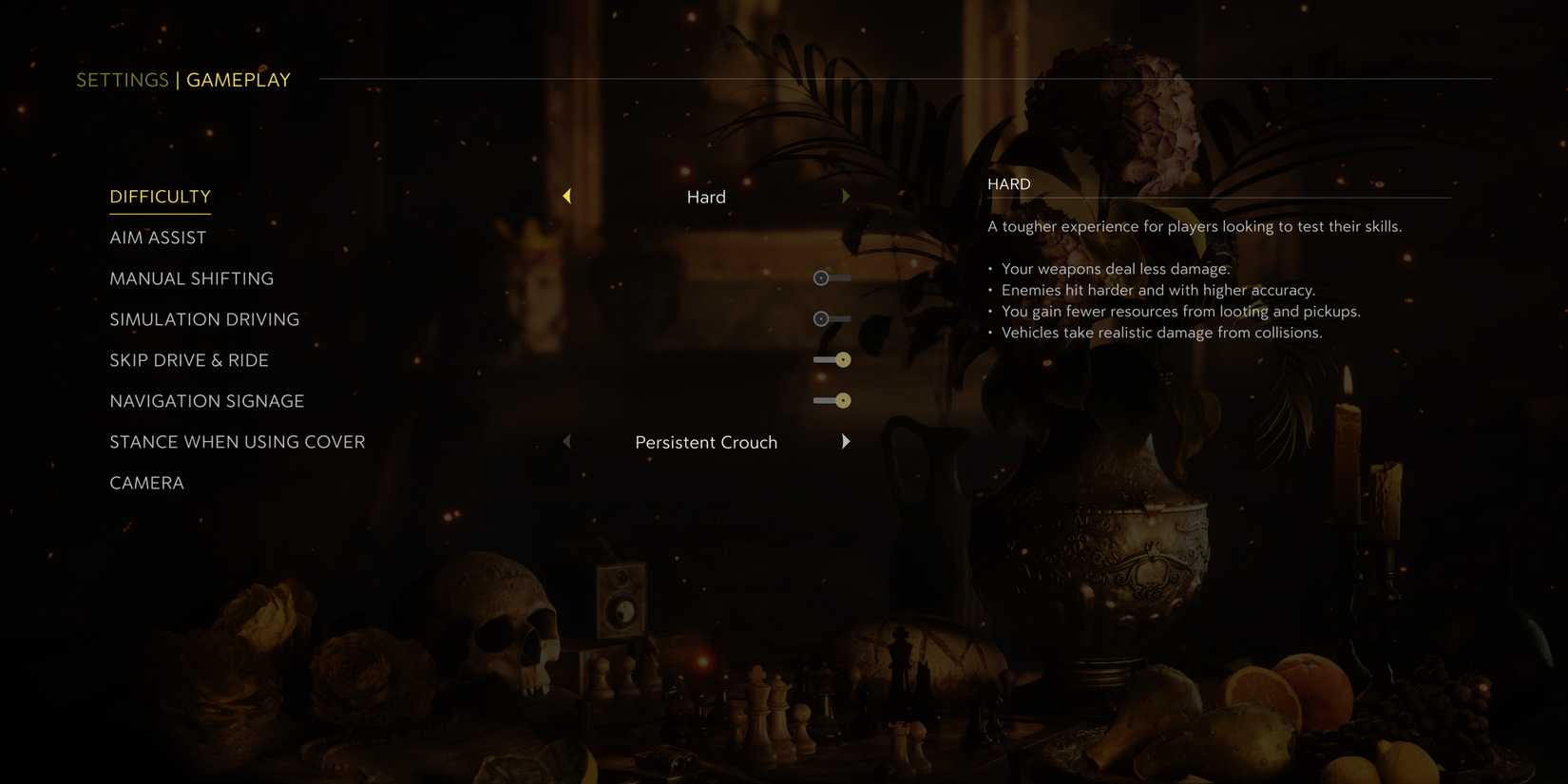Click the left arrow for cover stance
Screen dimensions: 1568x784
click(x=566, y=441)
